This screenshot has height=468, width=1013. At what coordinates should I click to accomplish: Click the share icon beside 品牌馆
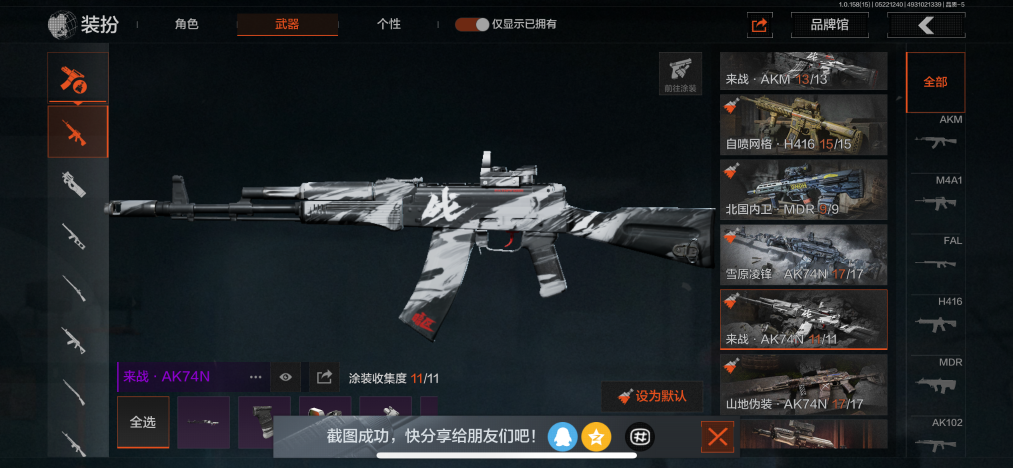(760, 25)
